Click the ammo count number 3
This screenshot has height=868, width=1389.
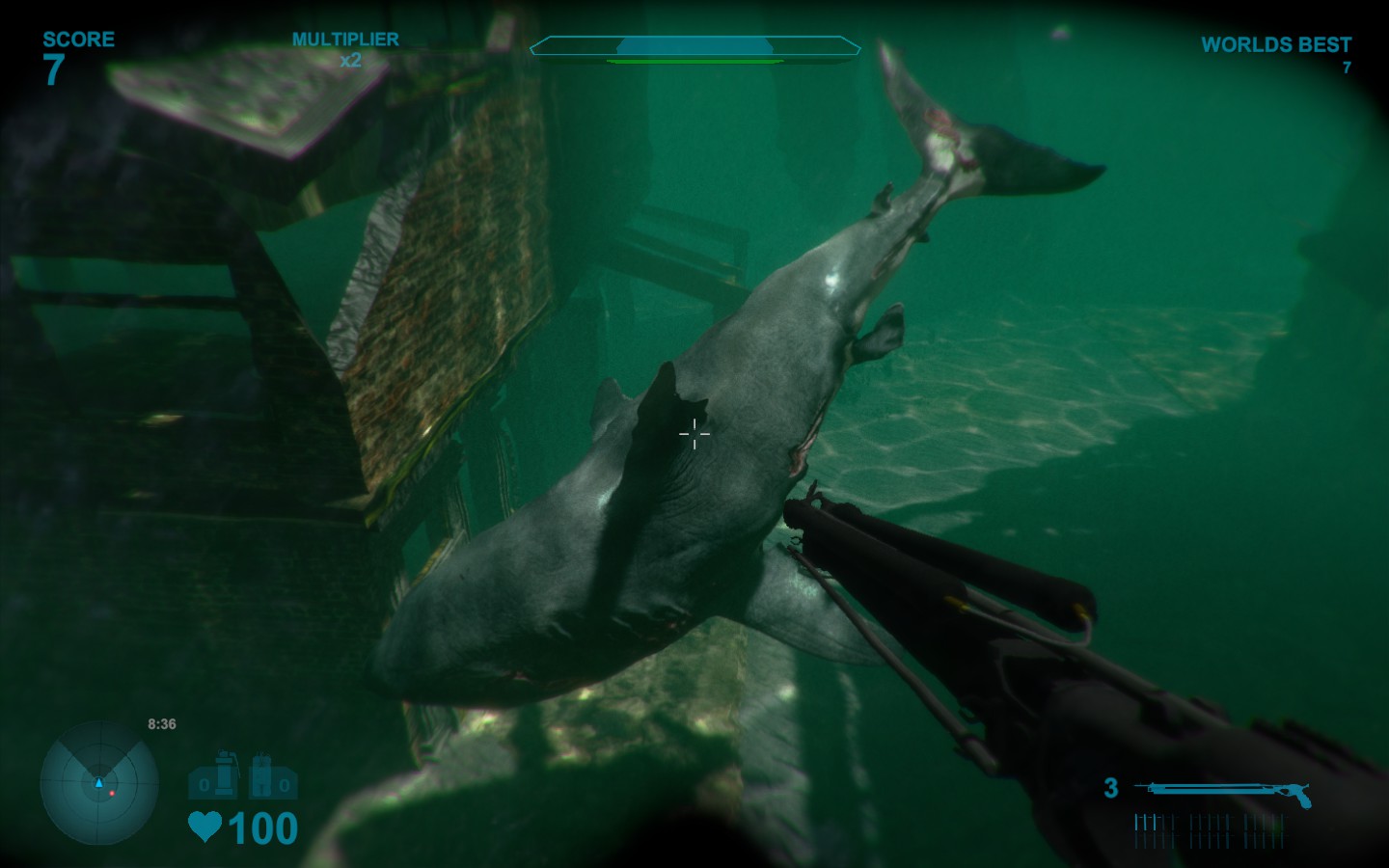(x=1113, y=787)
